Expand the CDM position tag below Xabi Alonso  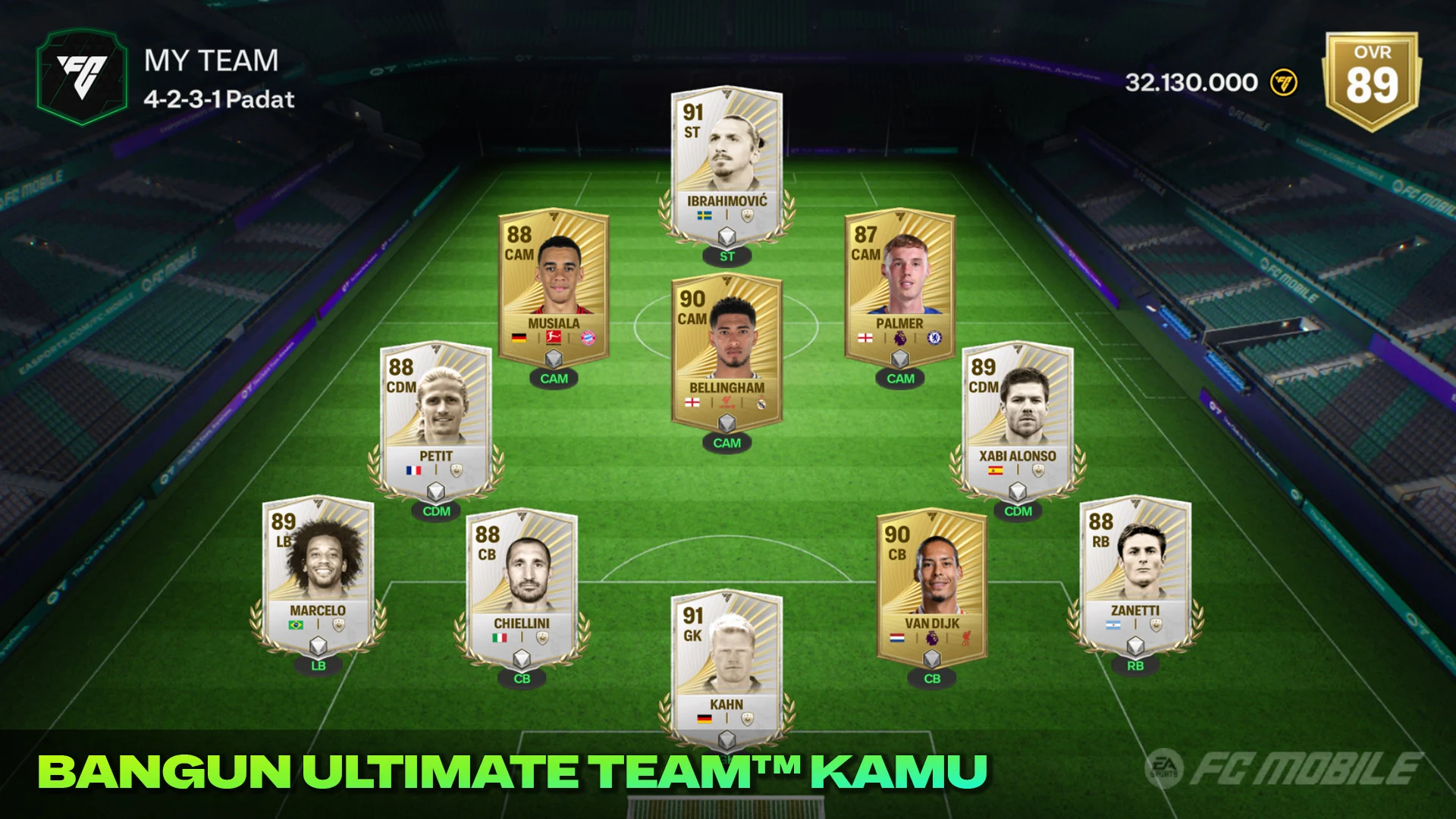click(1018, 512)
